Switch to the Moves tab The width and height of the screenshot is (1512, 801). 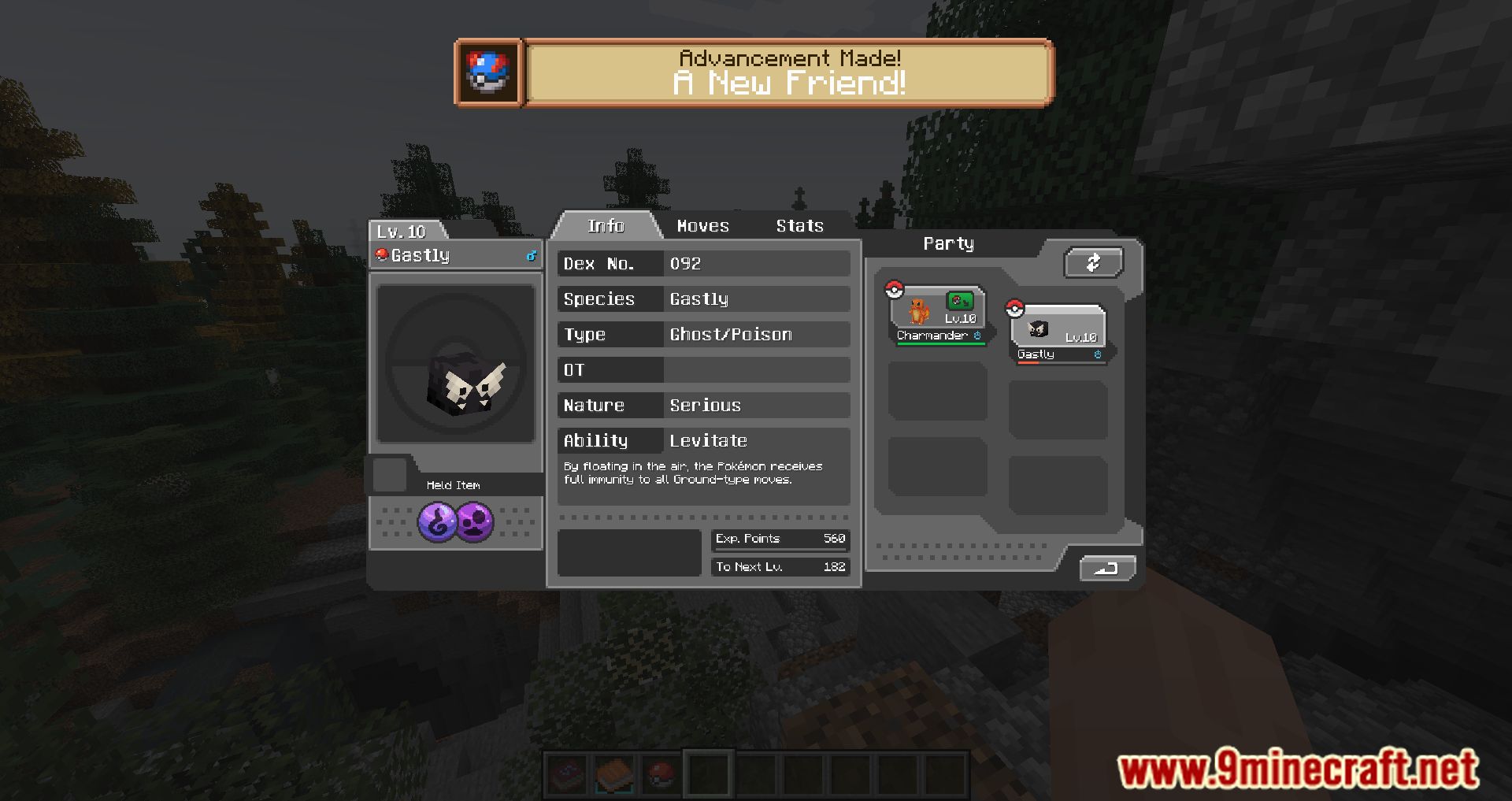702,226
